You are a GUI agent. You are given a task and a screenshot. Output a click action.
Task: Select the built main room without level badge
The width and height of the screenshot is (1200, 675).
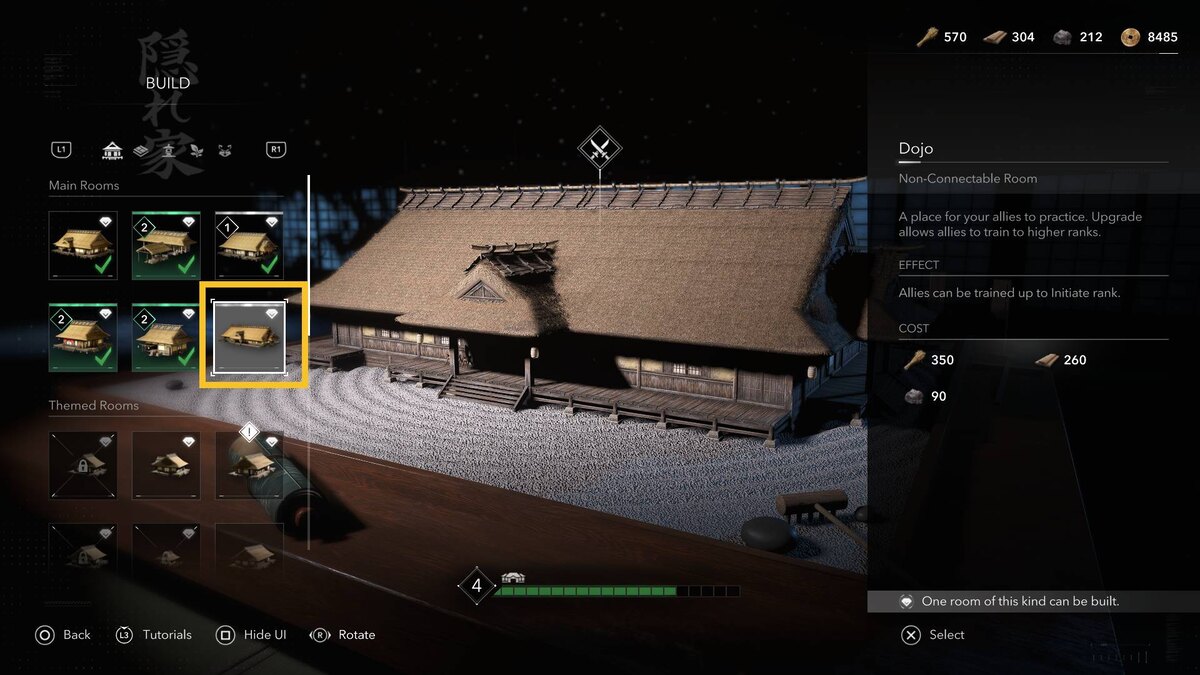[83, 245]
